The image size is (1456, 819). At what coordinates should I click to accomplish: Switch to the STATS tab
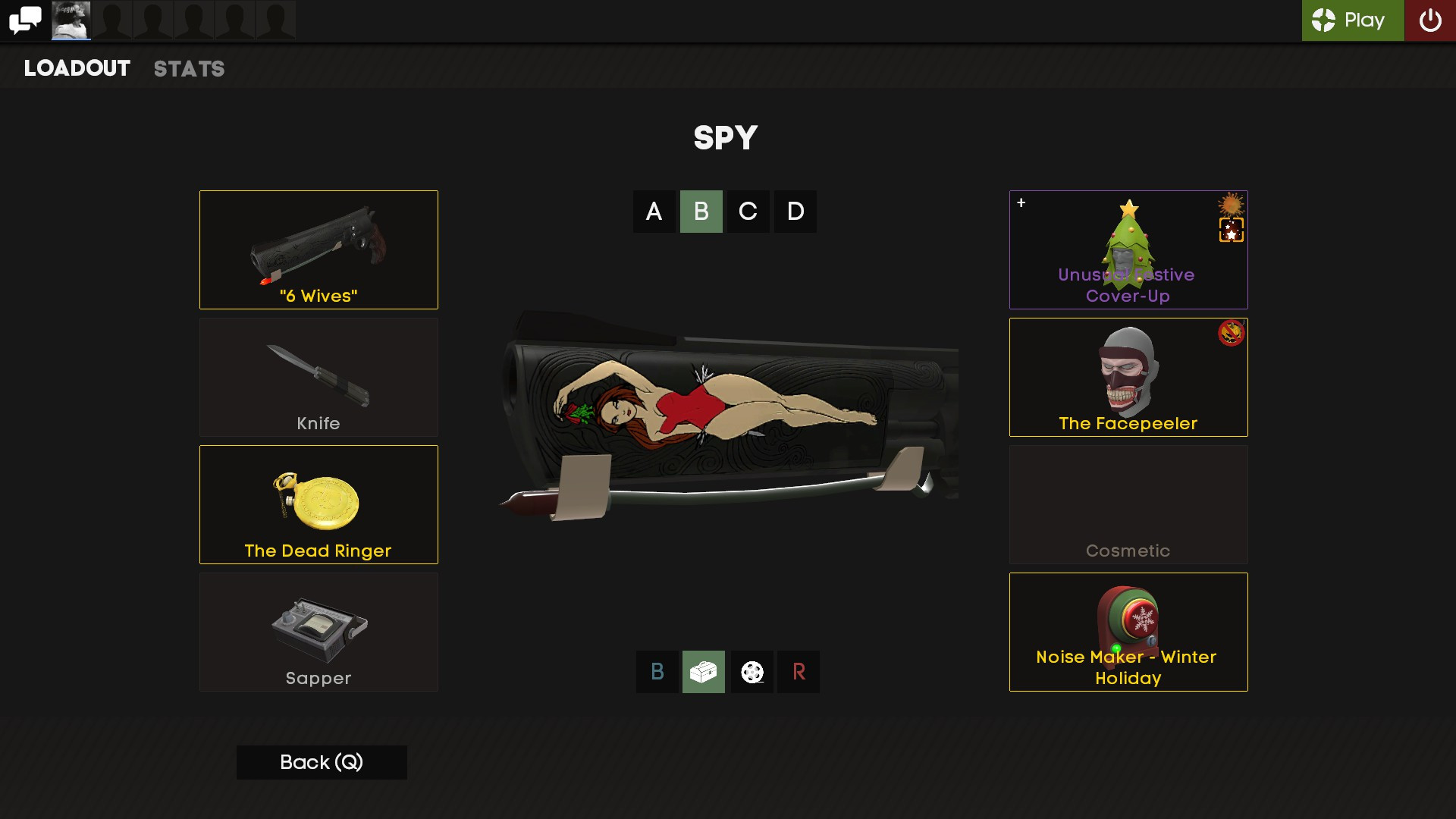pyautogui.click(x=189, y=69)
